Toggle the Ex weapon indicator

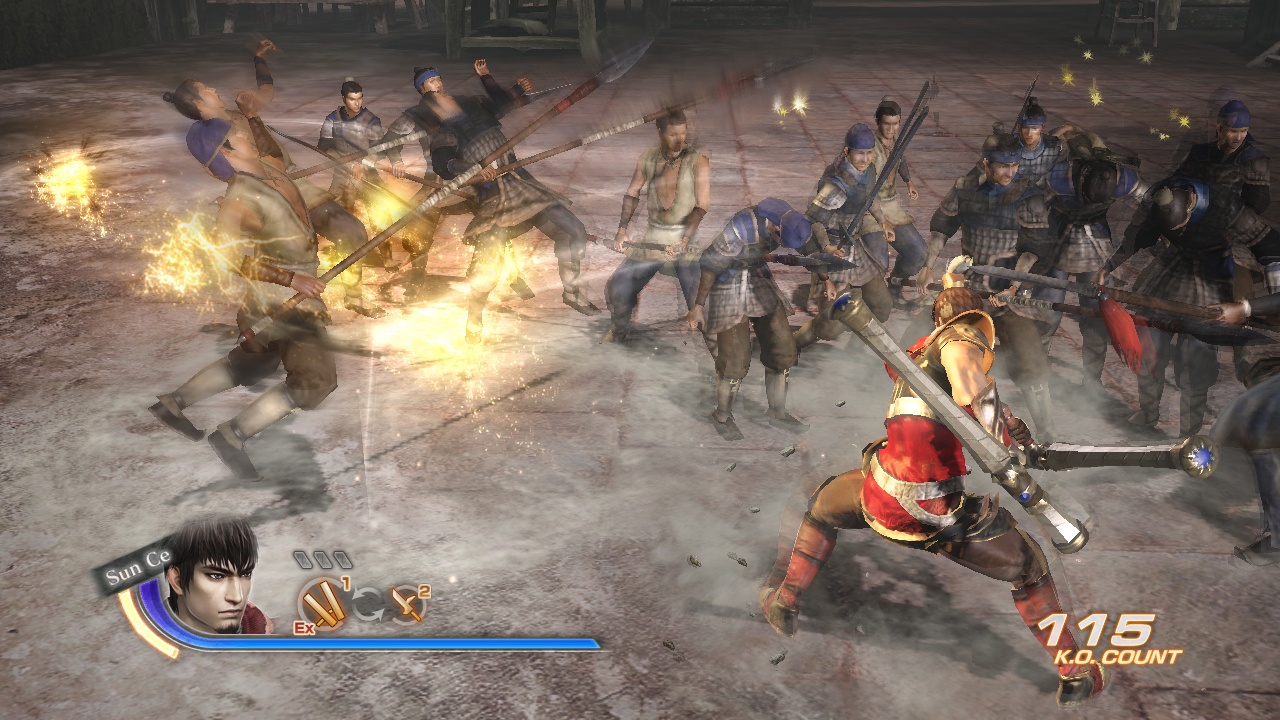coord(304,627)
